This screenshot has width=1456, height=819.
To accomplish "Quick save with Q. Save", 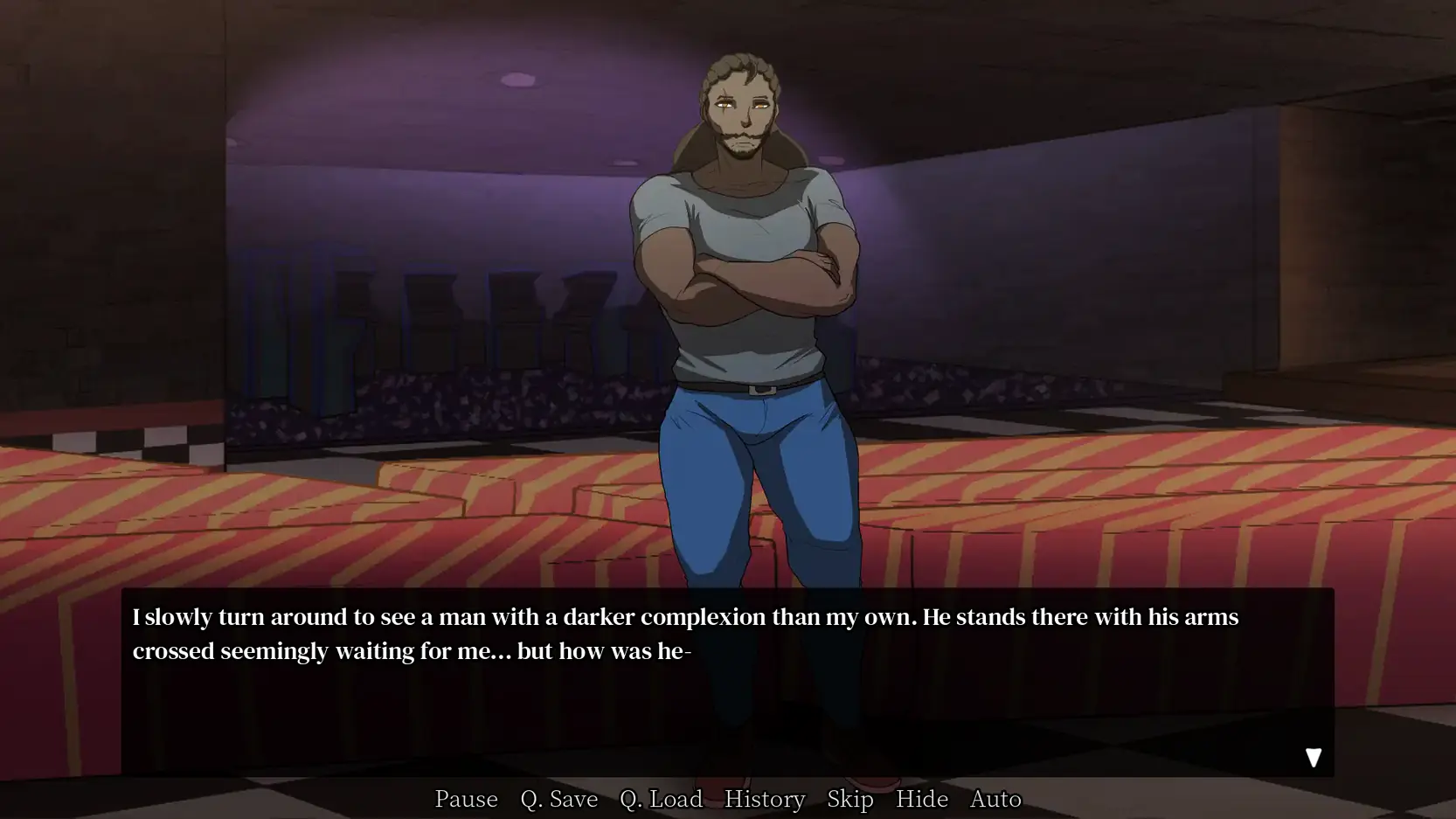I will (x=558, y=799).
